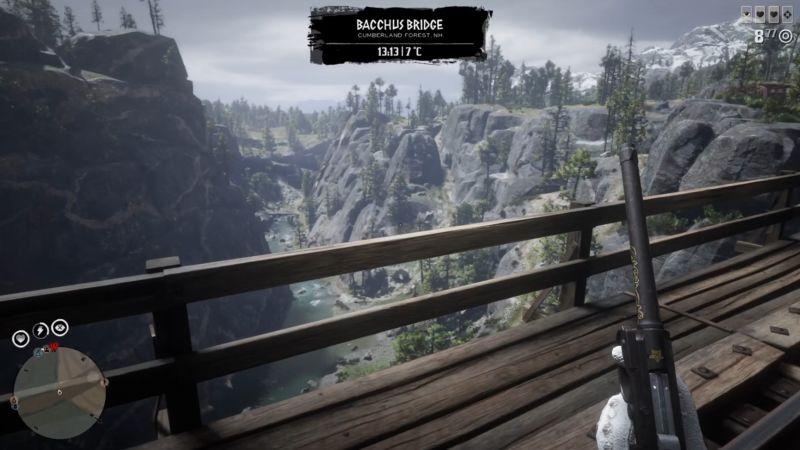
Task: Select the heart-shaped health core icon
Action: tap(20, 337)
